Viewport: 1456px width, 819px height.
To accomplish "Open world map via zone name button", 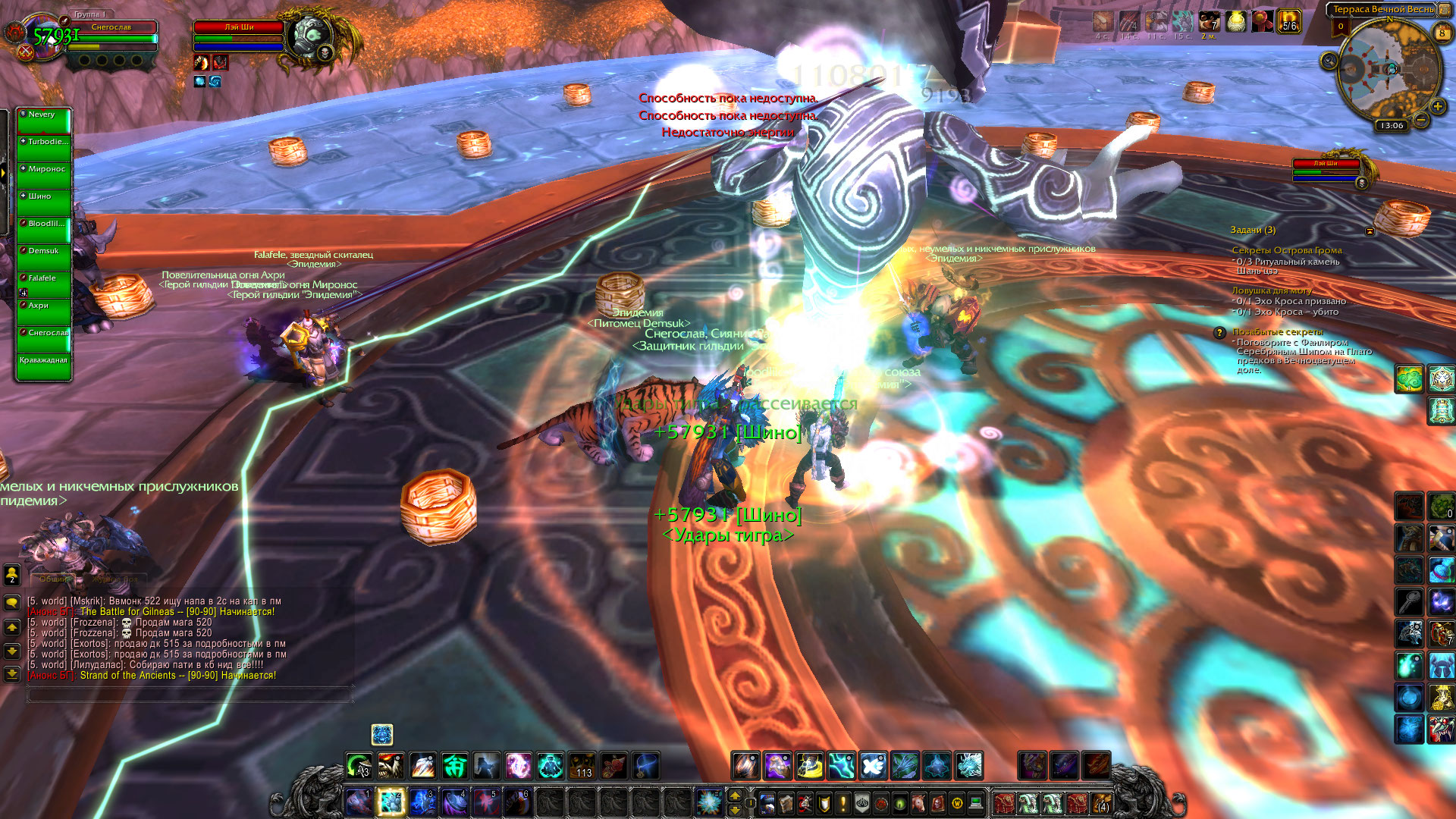I will click(1382, 10).
